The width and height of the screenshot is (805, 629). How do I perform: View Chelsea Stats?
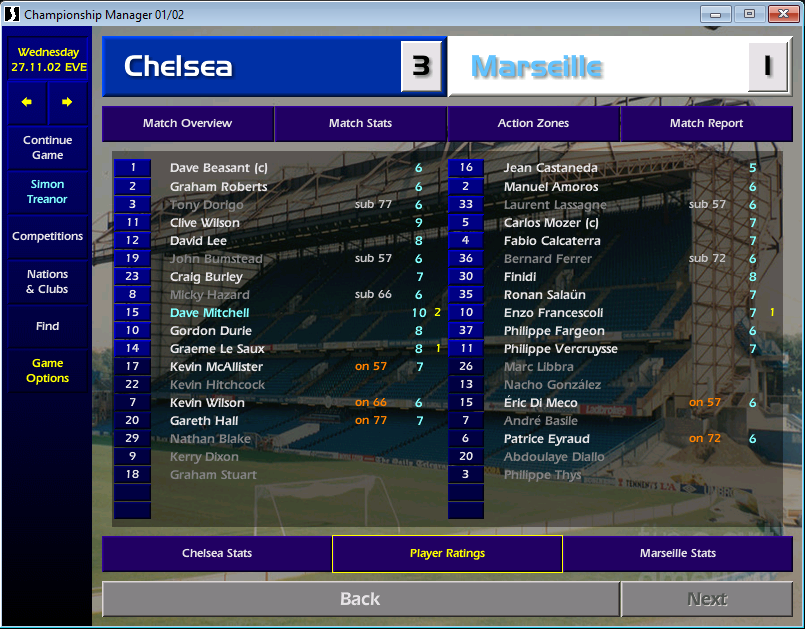coord(217,553)
